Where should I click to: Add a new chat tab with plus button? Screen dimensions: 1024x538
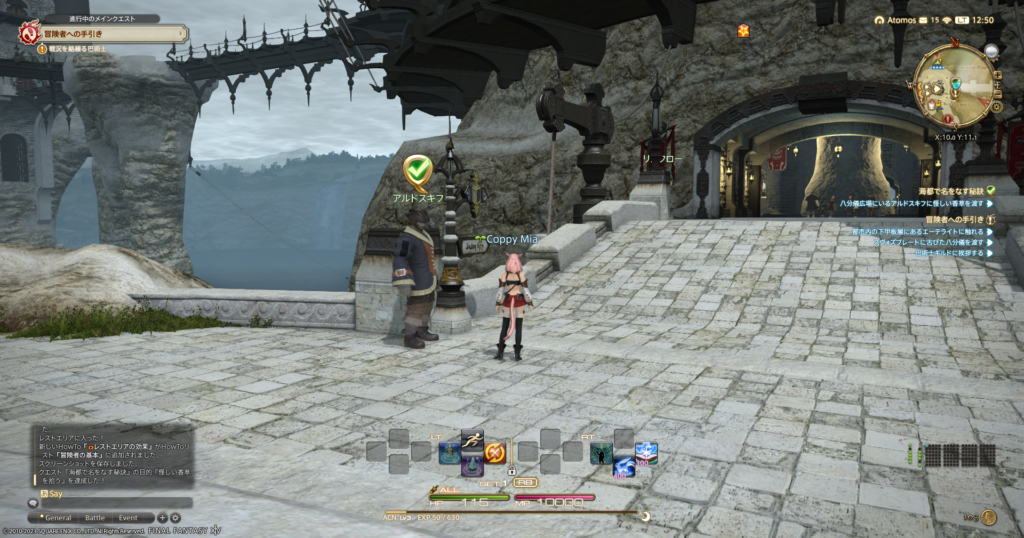pyautogui.click(x=163, y=517)
